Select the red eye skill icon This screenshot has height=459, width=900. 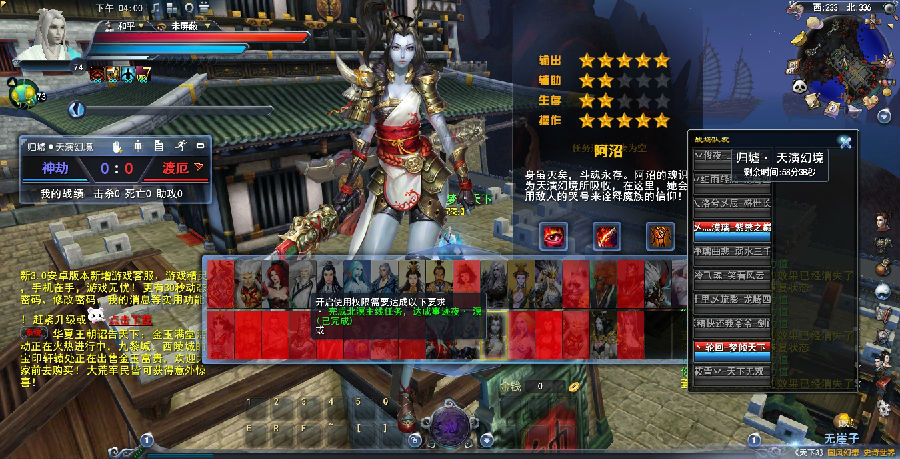(x=553, y=236)
